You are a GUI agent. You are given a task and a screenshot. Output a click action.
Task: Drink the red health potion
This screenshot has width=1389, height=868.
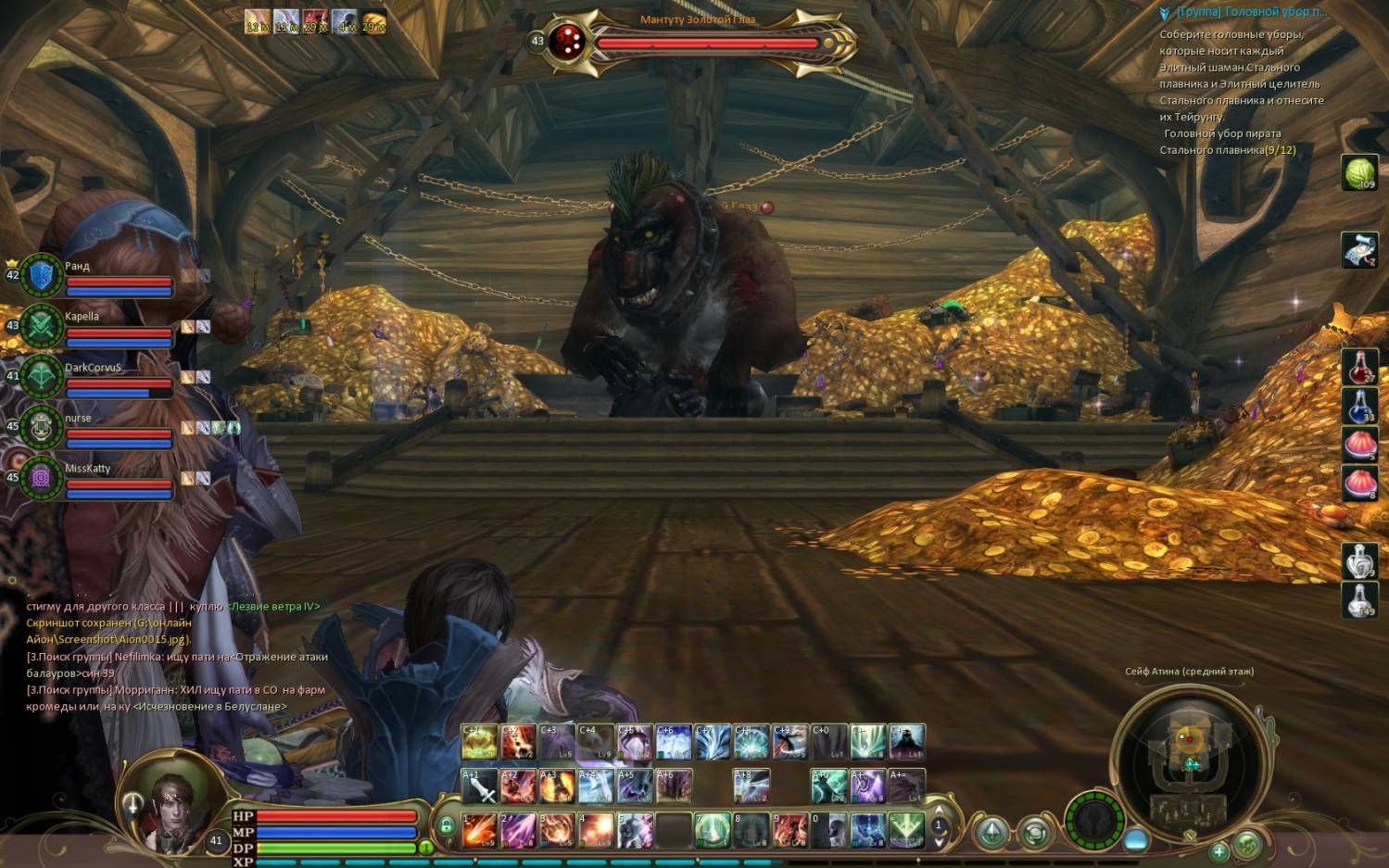1359,368
